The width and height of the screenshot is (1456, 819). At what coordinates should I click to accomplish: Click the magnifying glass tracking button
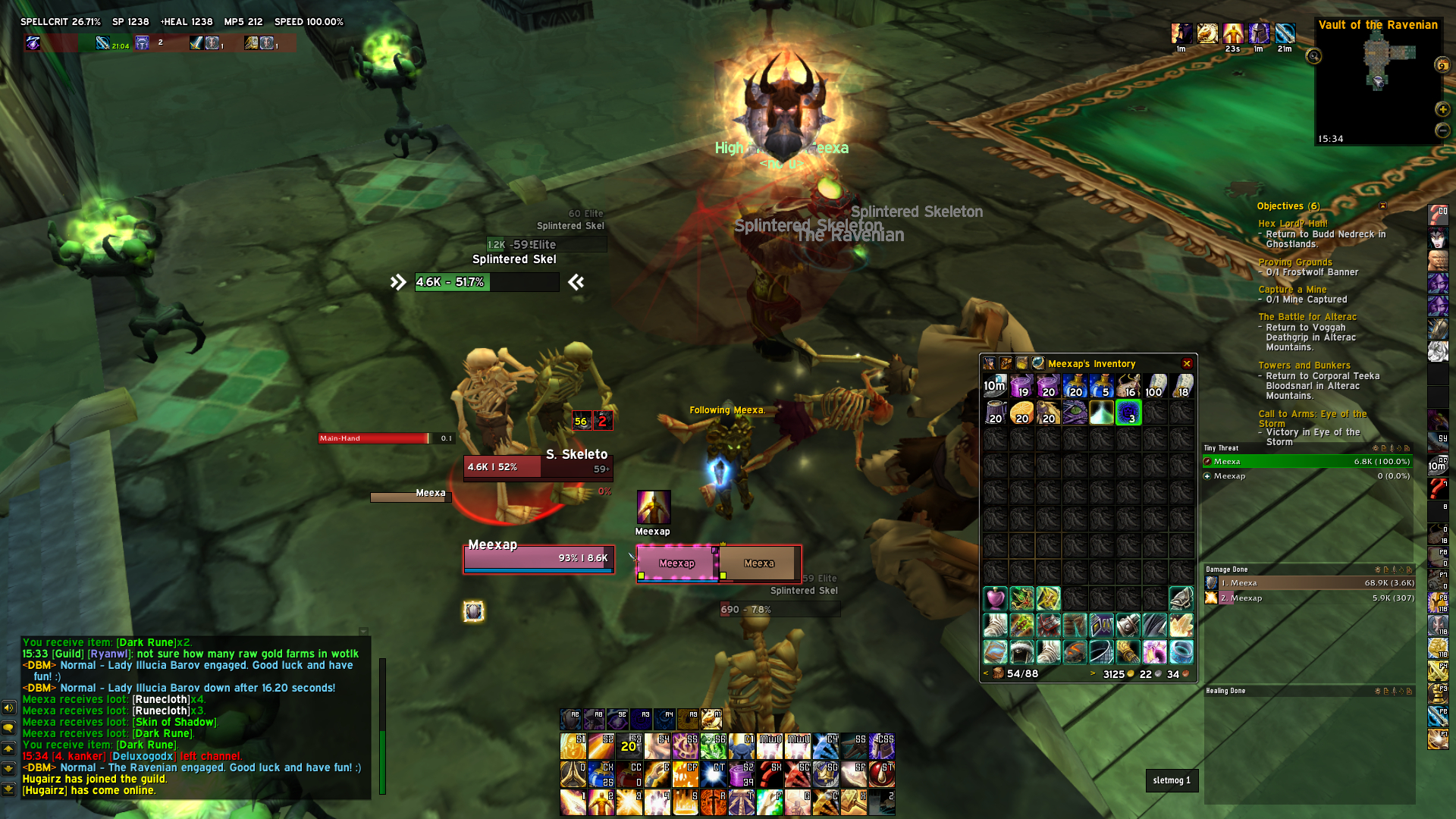click(x=1313, y=56)
